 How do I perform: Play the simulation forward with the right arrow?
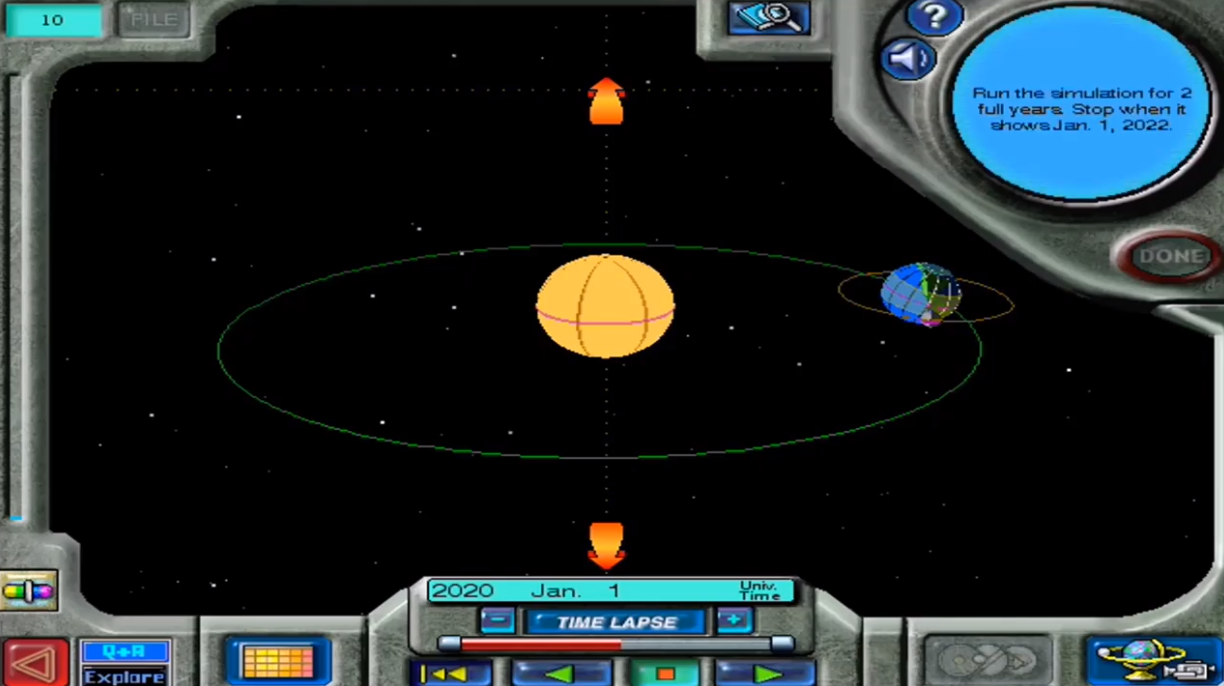(x=767, y=674)
